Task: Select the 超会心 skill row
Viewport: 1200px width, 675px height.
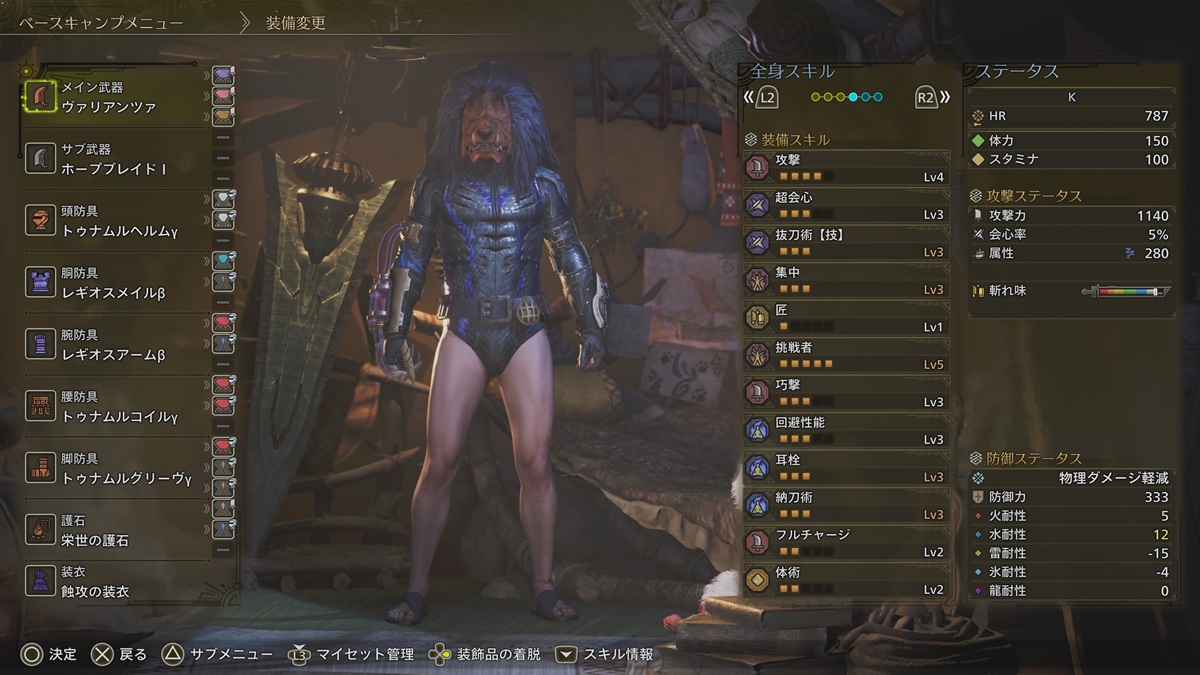Action: (x=846, y=205)
